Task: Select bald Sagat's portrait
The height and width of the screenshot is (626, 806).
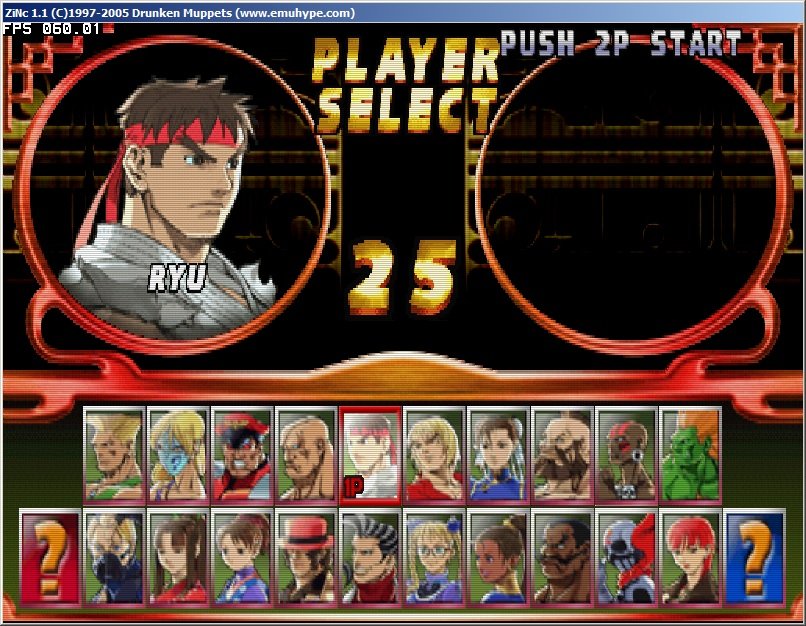Action: coord(306,453)
